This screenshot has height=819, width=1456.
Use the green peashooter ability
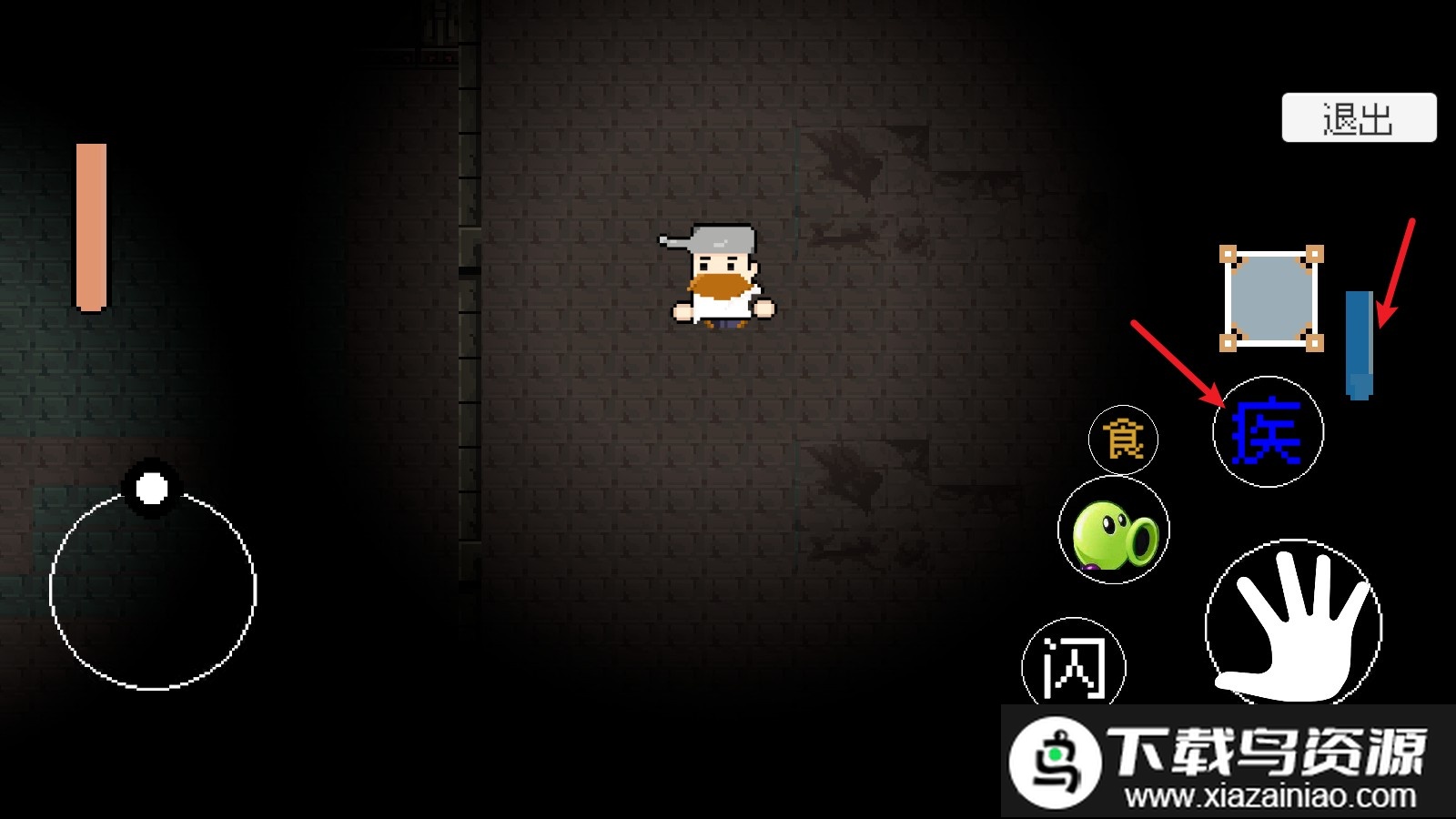tap(1114, 531)
